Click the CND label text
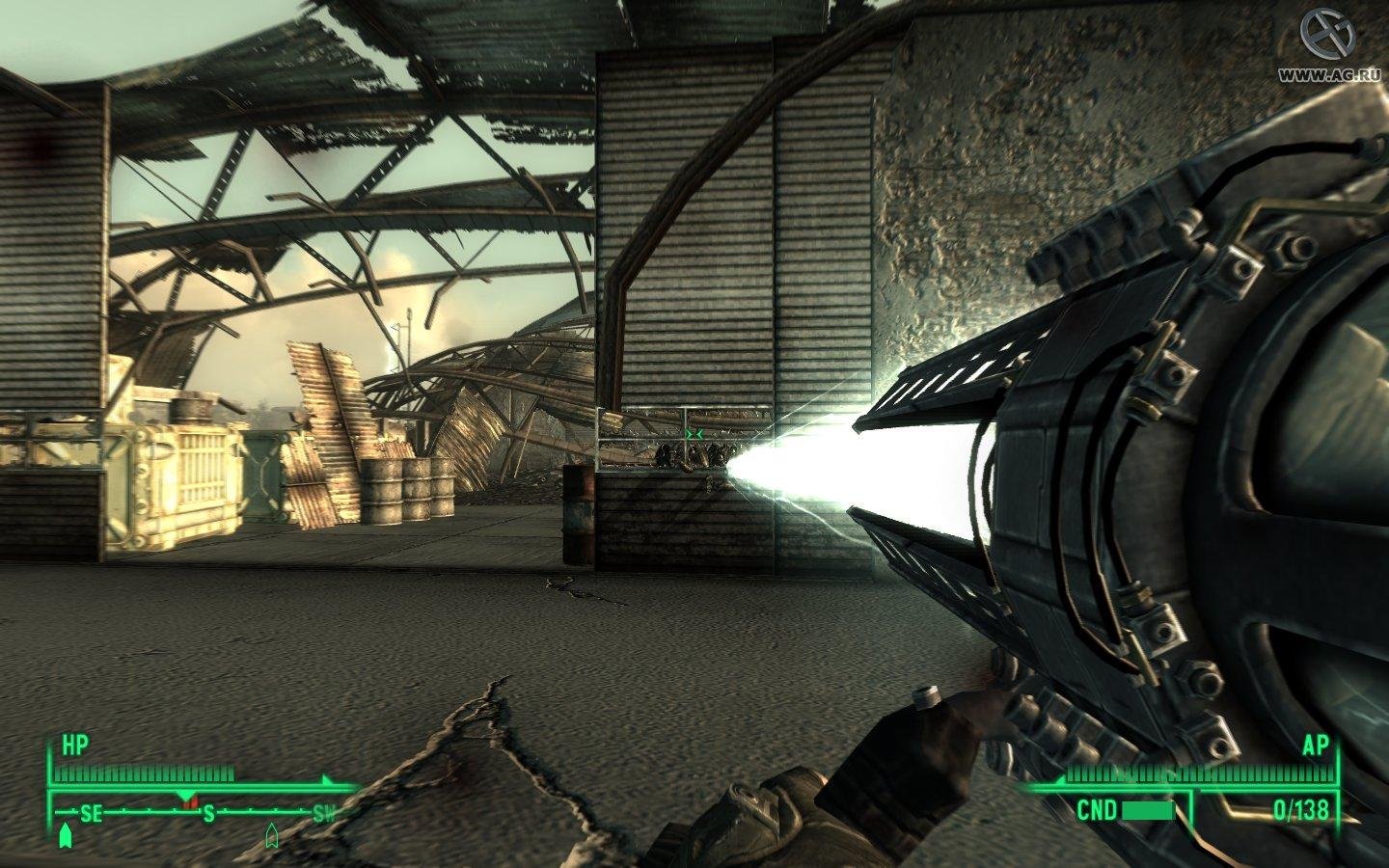 pyautogui.click(x=1097, y=808)
